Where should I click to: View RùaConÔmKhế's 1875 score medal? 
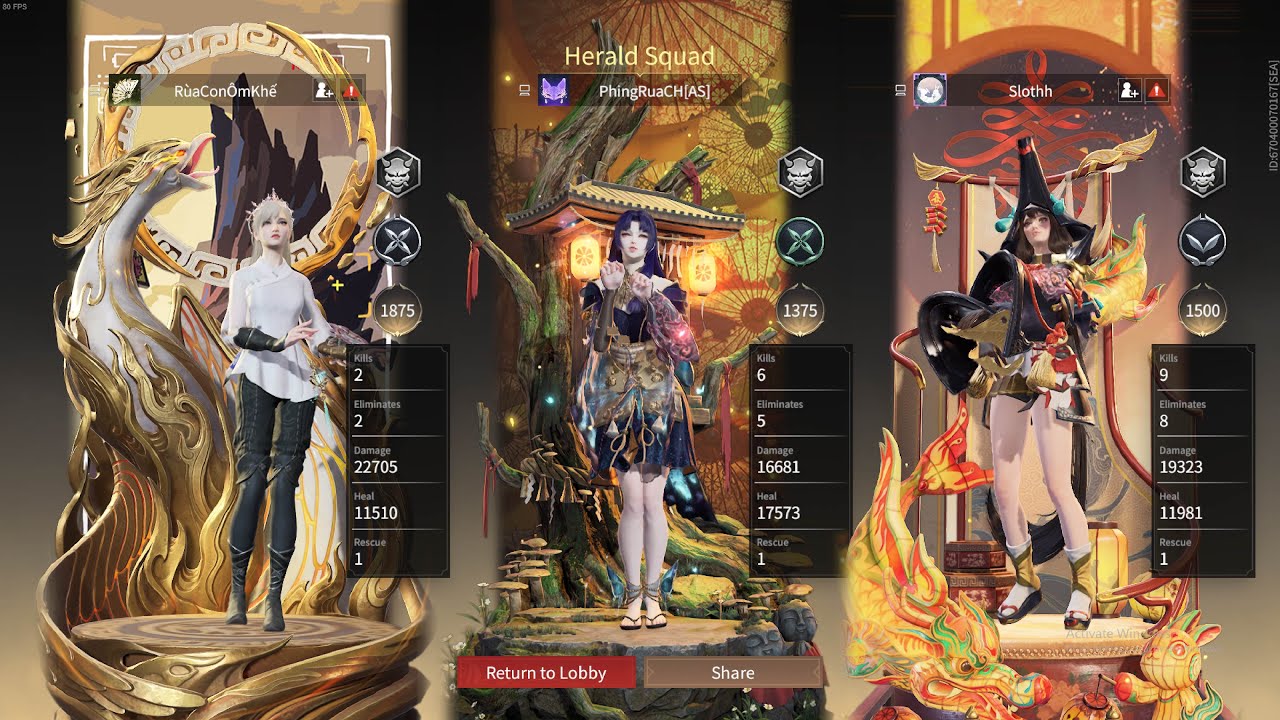[x=397, y=310]
